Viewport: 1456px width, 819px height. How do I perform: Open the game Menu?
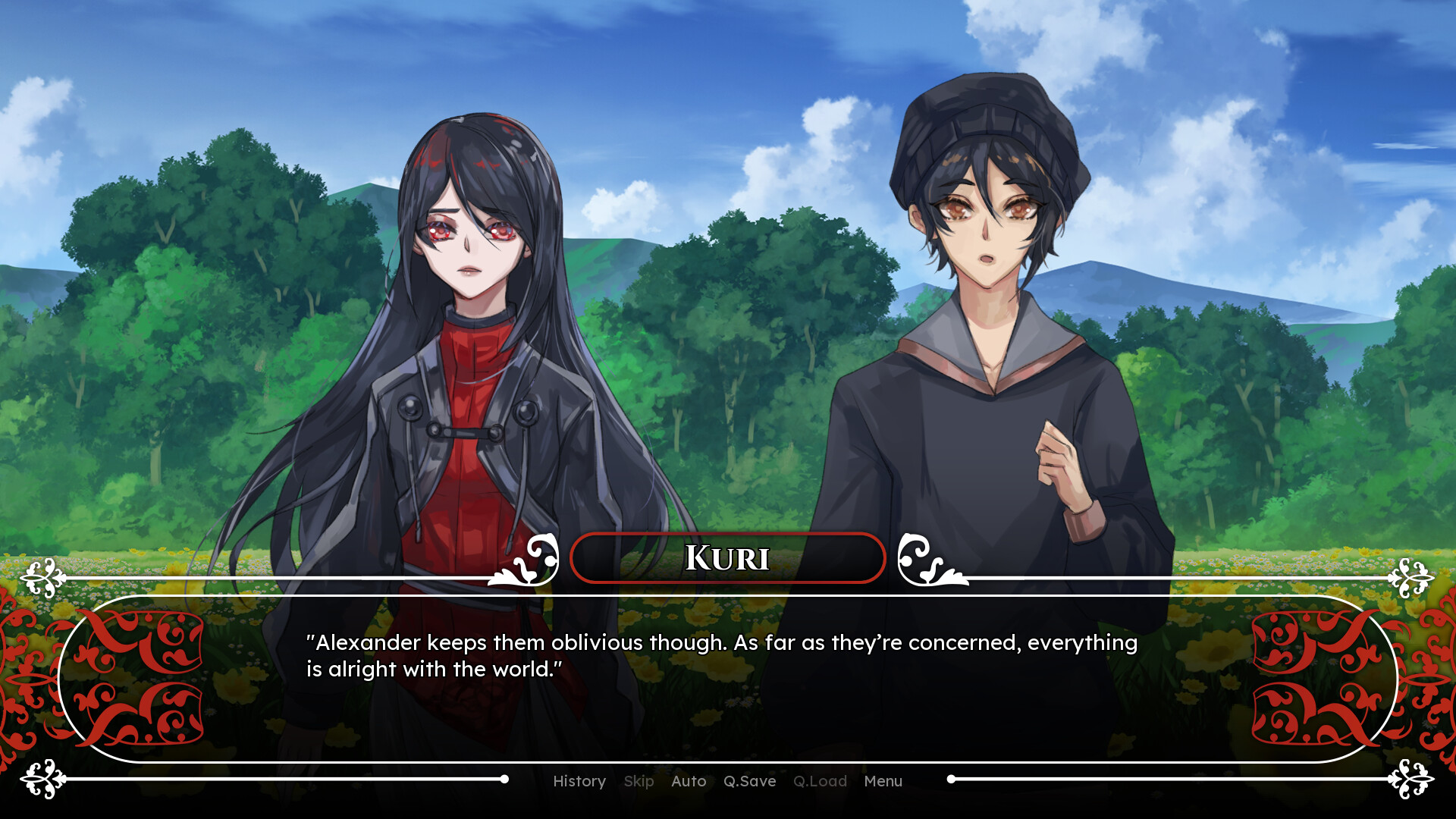[x=882, y=781]
